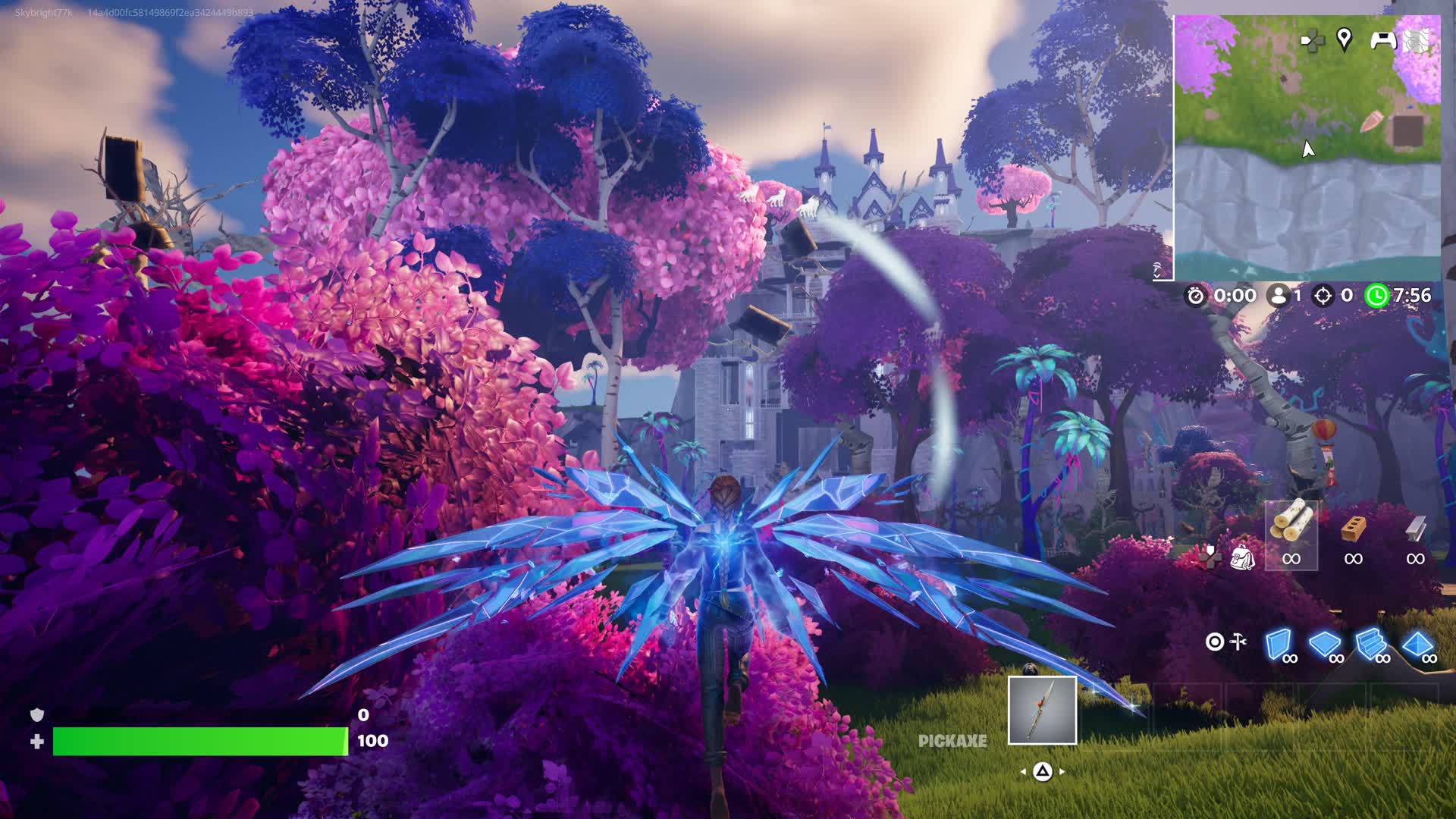Click the hammer and wrench build-mode icon

coord(1238,642)
